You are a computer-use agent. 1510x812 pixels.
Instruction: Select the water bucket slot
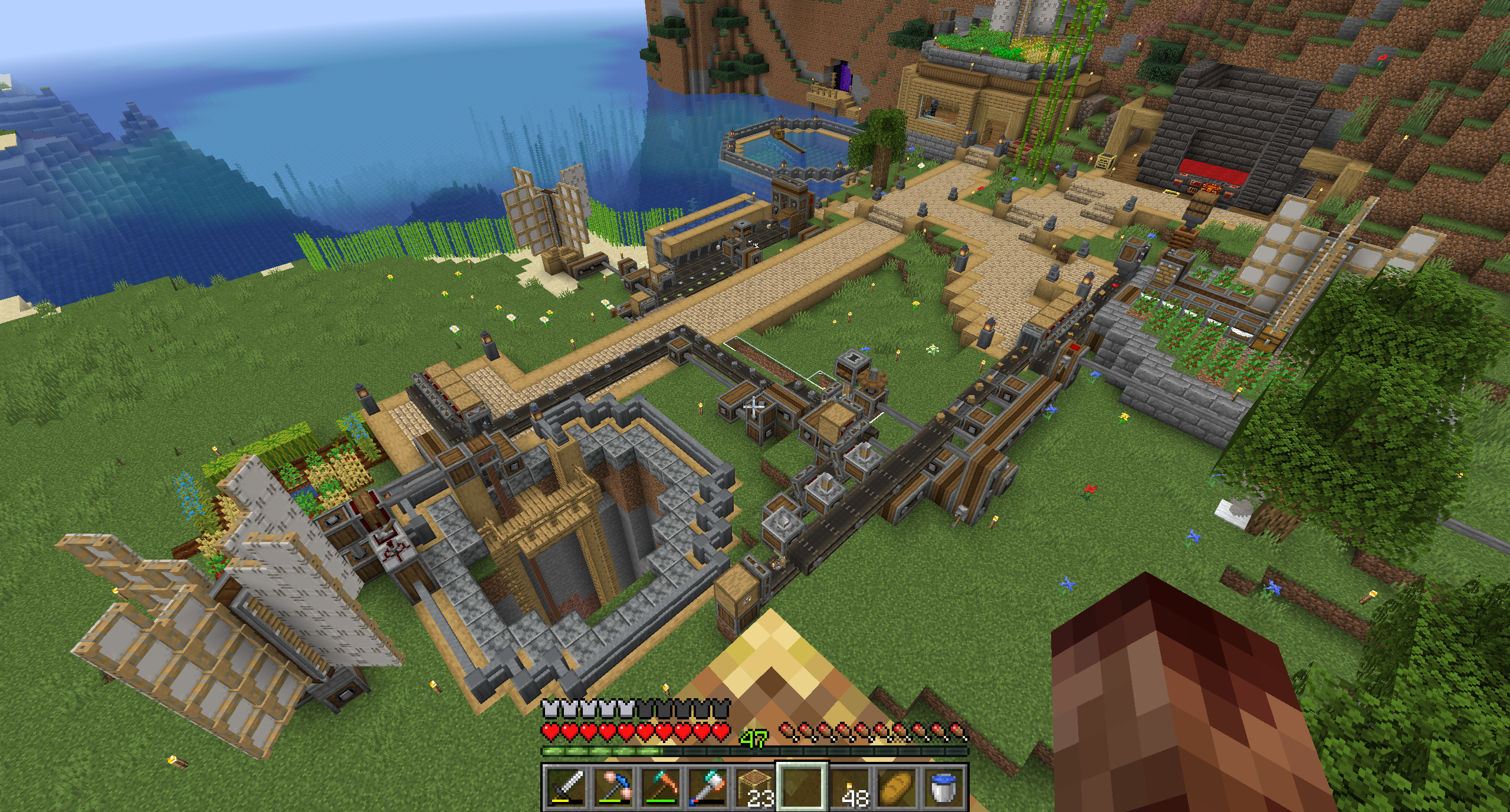944,788
